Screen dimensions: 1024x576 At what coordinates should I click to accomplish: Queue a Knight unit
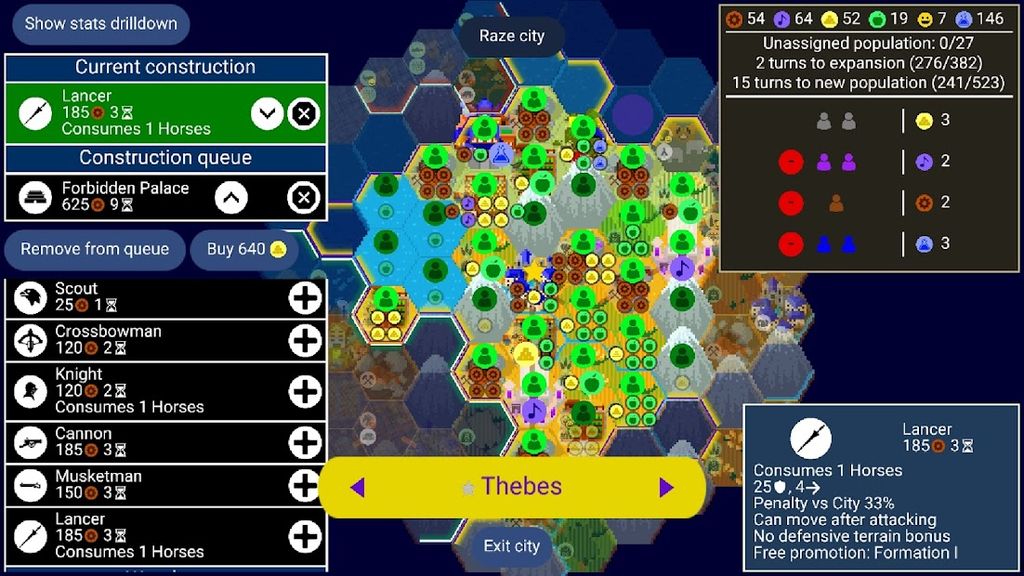click(x=304, y=391)
